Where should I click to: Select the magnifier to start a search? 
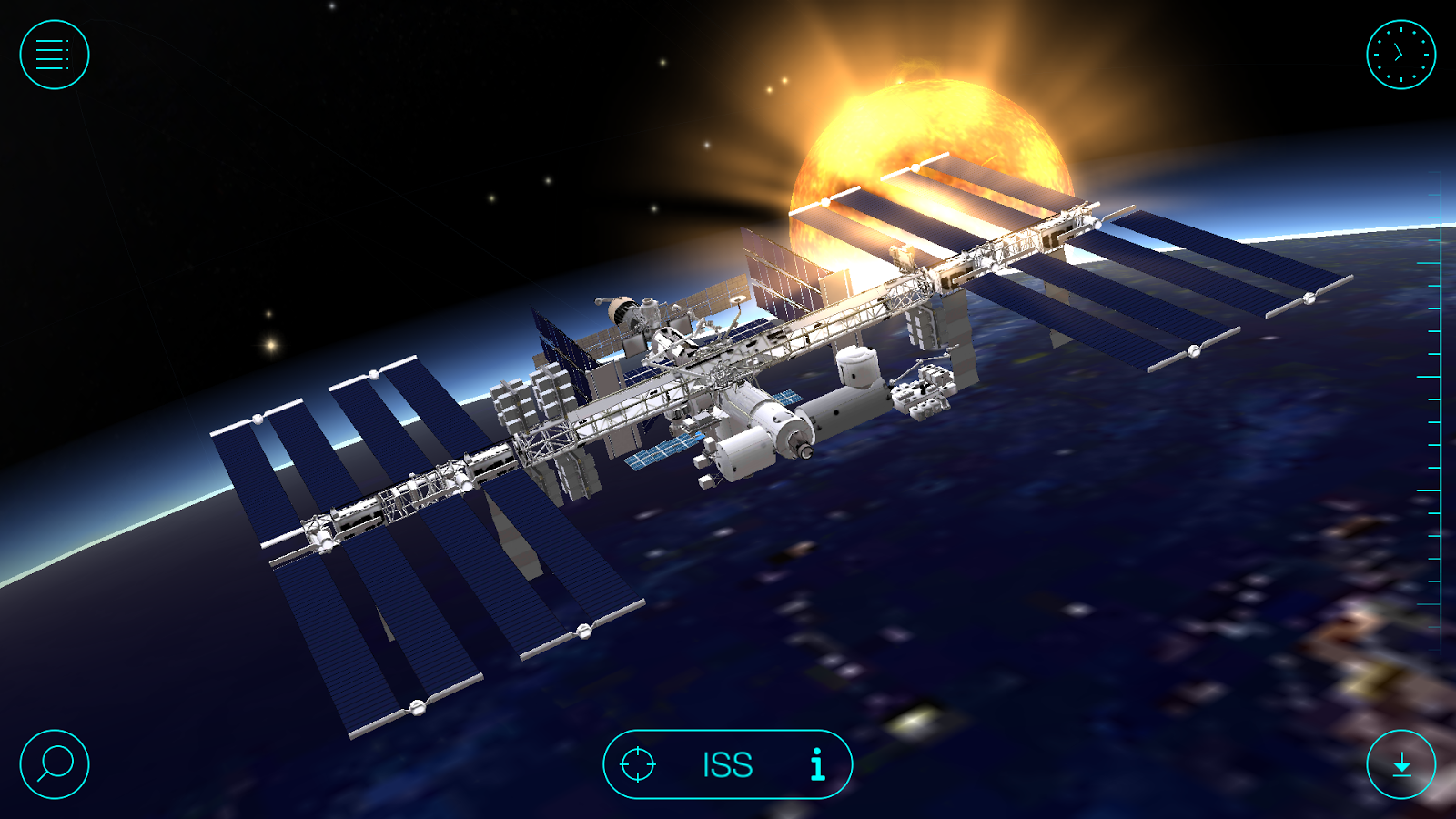pyautogui.click(x=53, y=764)
